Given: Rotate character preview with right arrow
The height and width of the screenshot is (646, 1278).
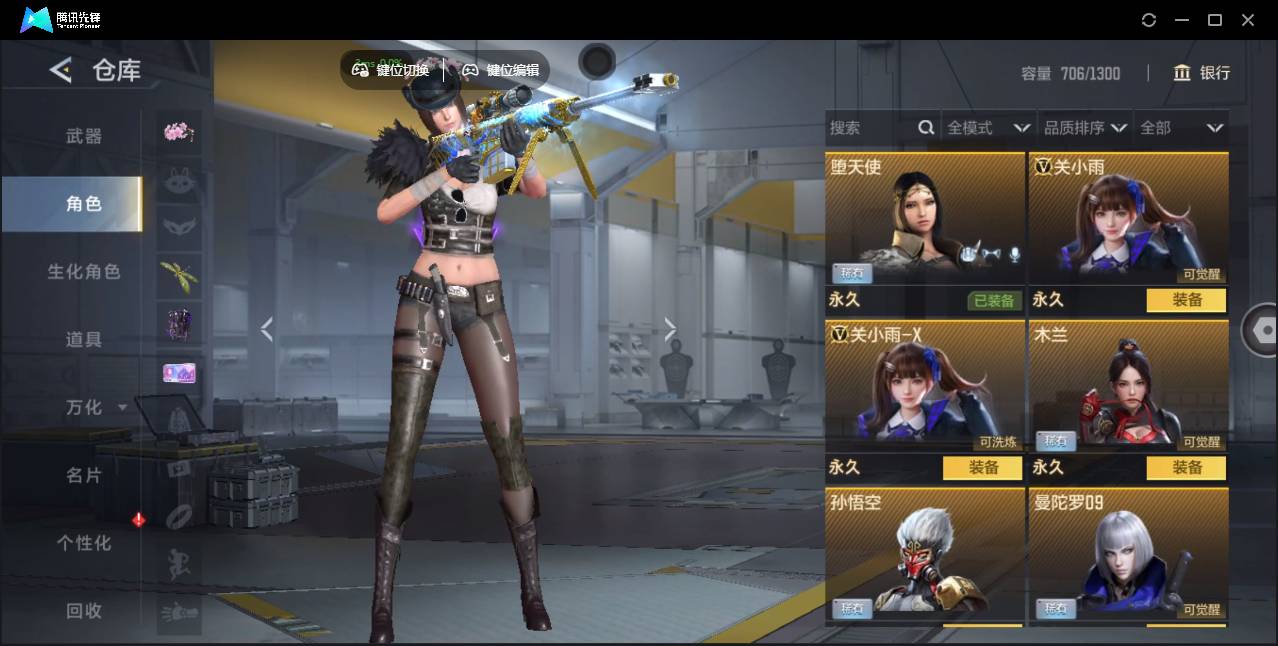Looking at the screenshot, I should point(670,329).
